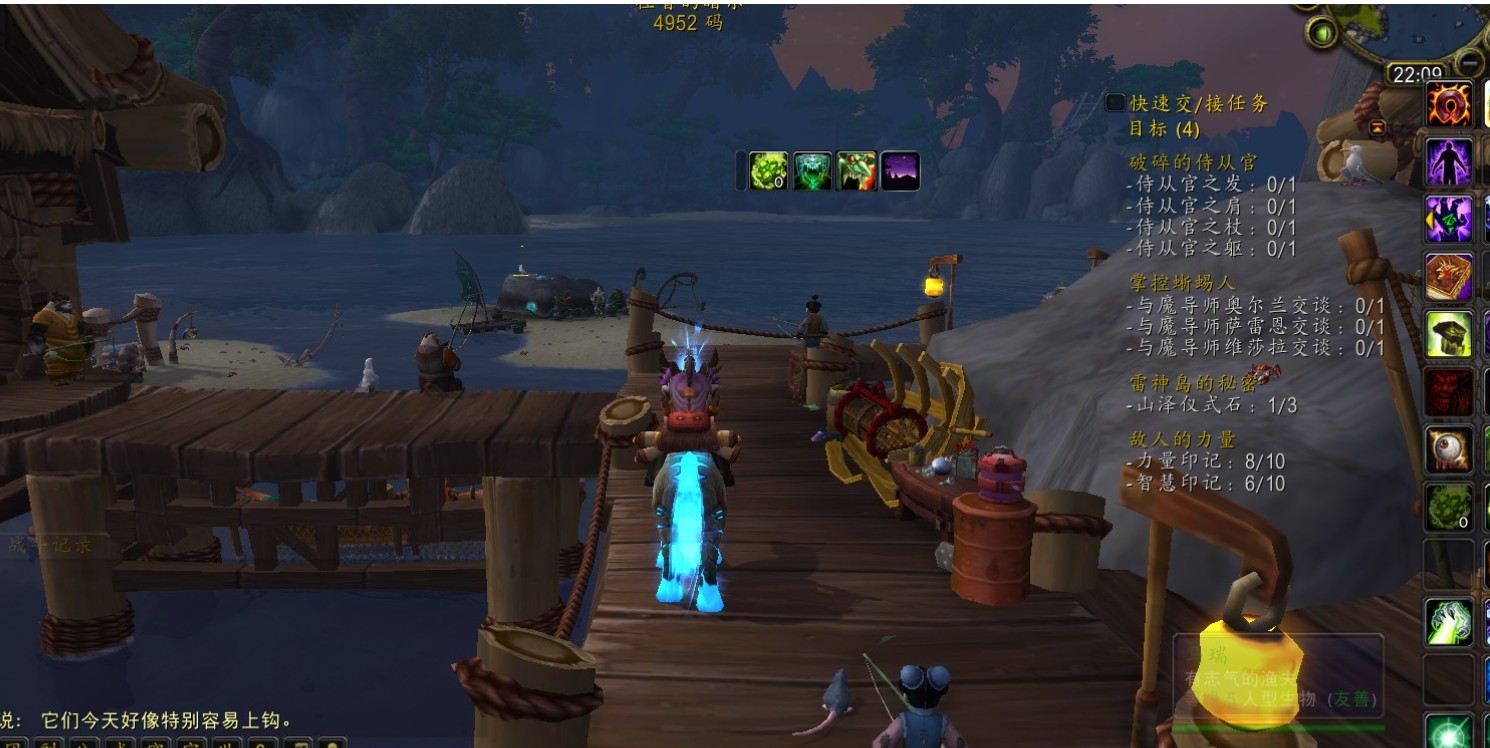The image size is (1490, 748).
Task: Activate the fiery sun ring ability
Action: [x=1449, y=104]
